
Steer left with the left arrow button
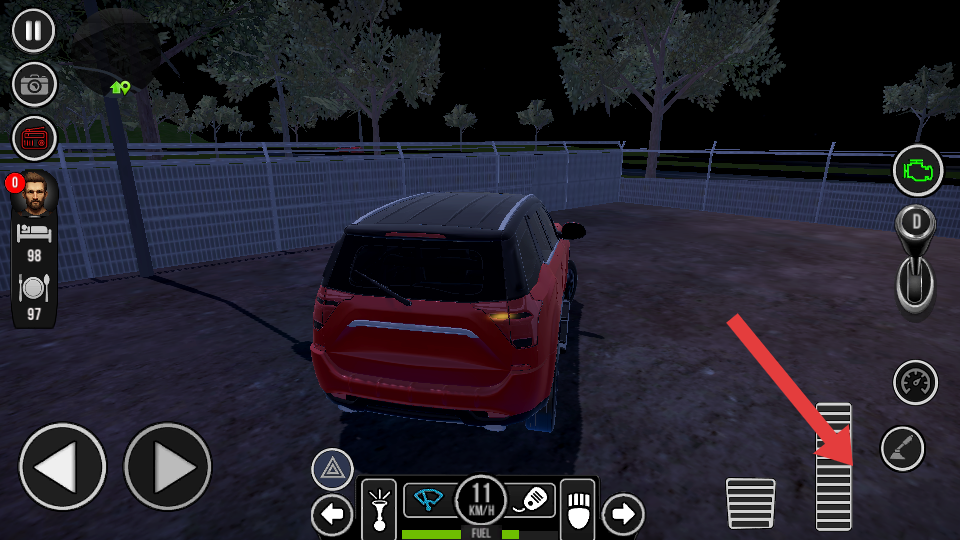point(62,467)
